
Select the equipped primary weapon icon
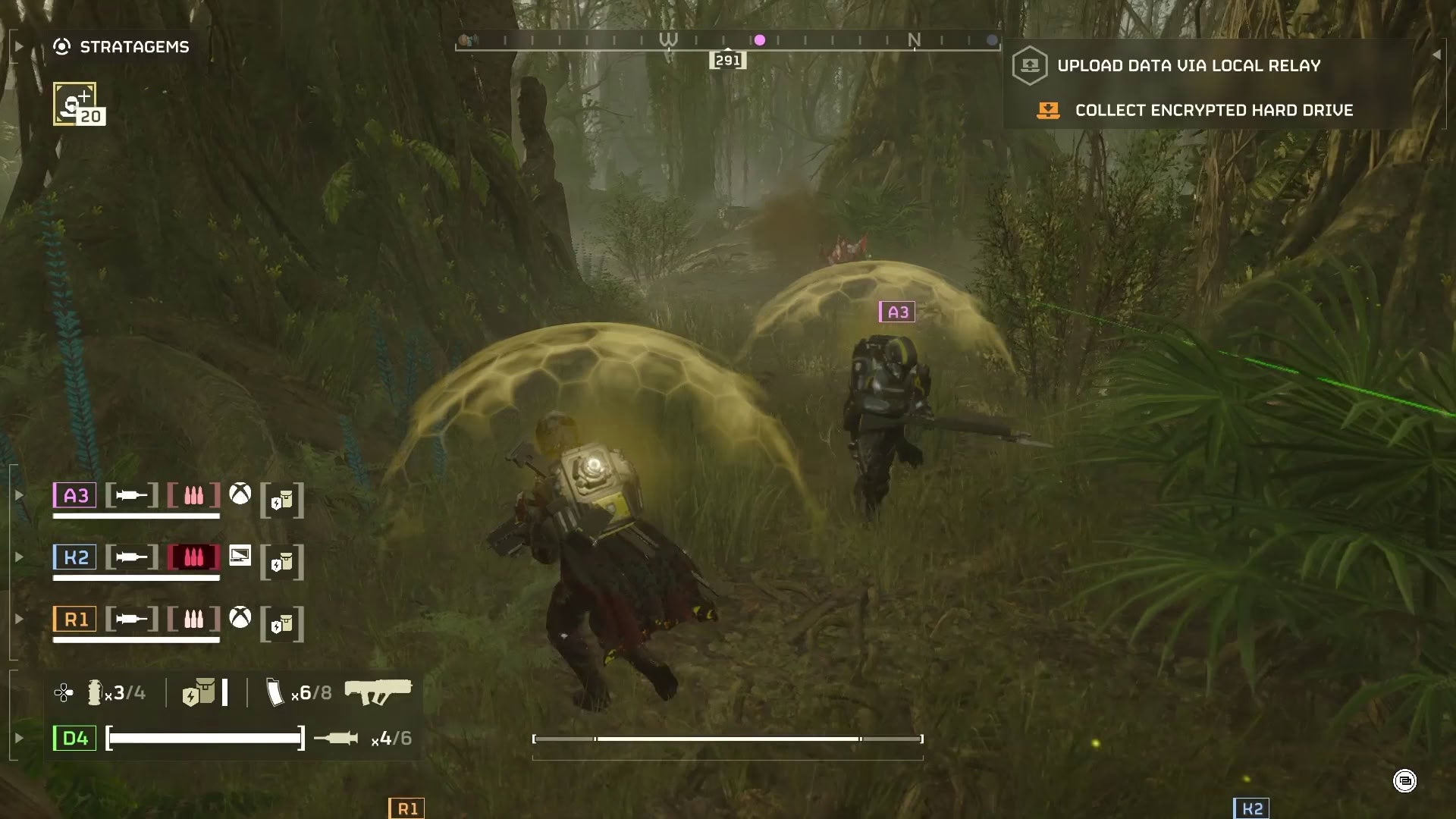pos(378,691)
